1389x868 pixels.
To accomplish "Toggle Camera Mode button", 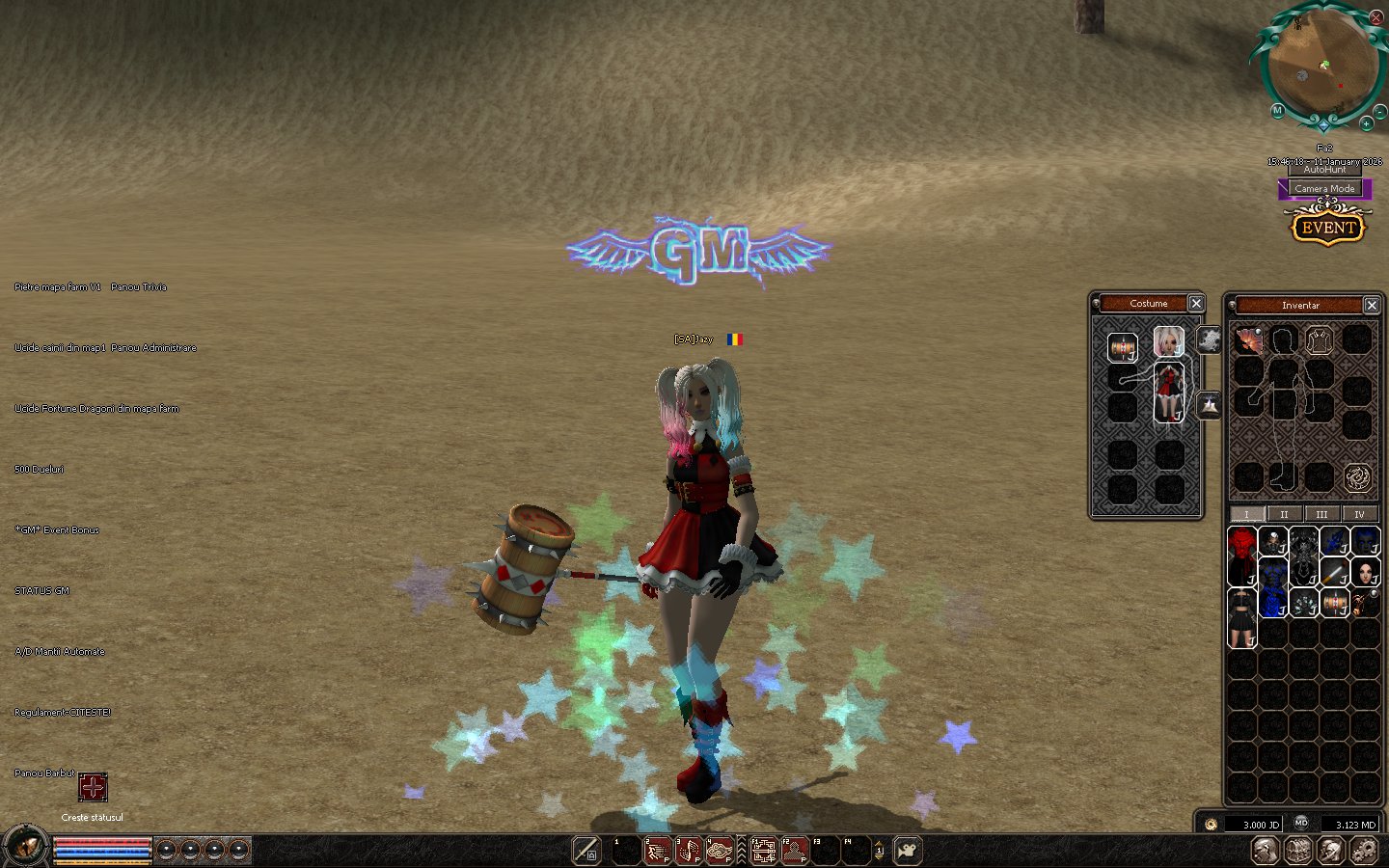I will pos(1324,189).
